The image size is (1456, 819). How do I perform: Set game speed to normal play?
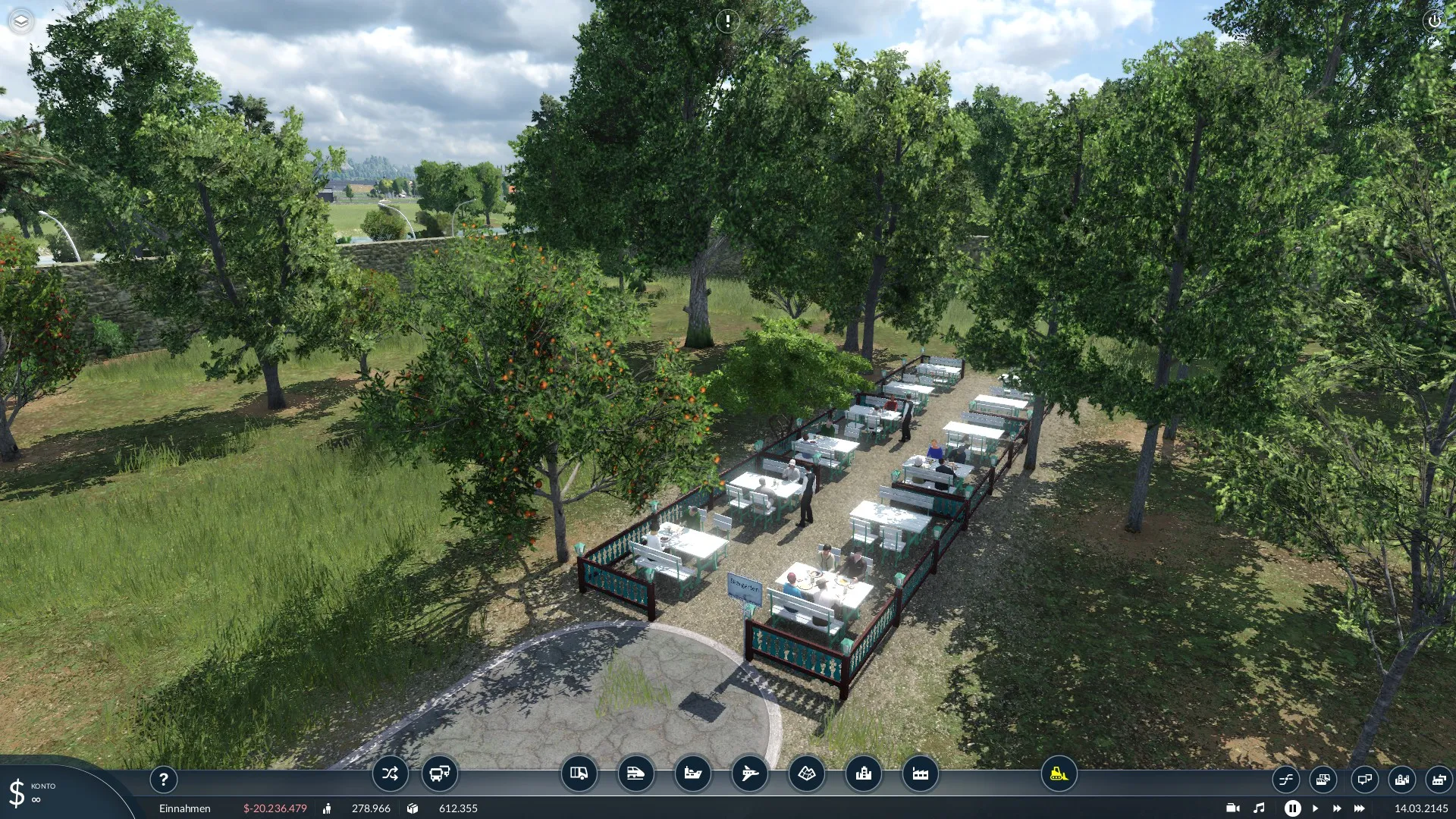(x=1316, y=808)
